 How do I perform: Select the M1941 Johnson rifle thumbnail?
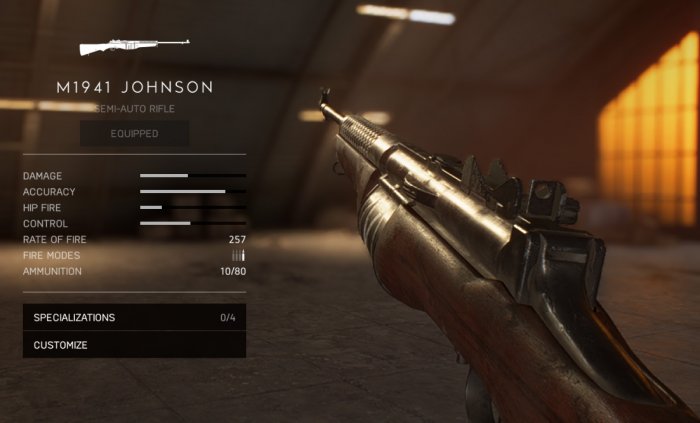click(134, 46)
